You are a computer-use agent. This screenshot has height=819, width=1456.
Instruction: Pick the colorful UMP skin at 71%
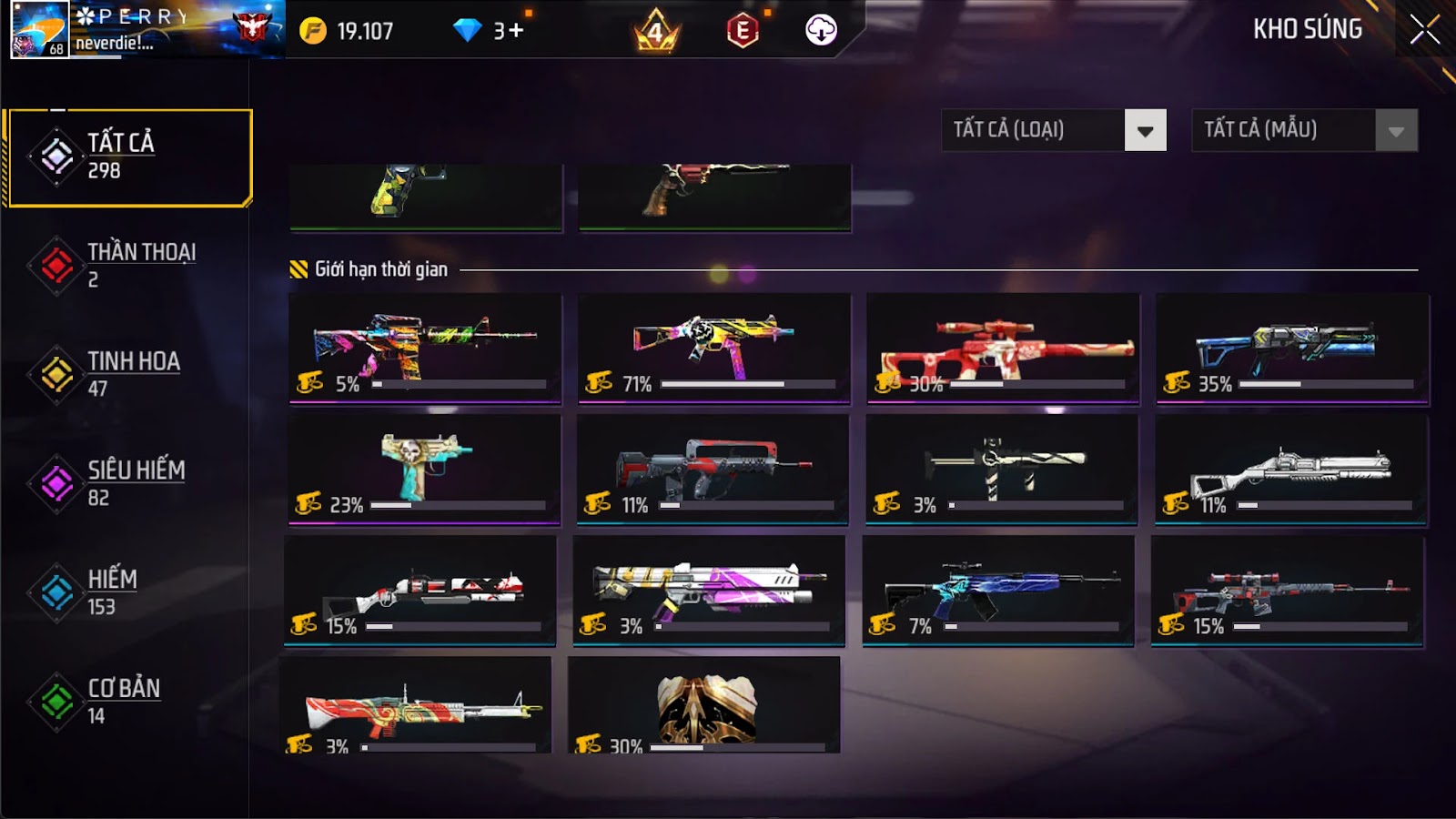click(713, 348)
